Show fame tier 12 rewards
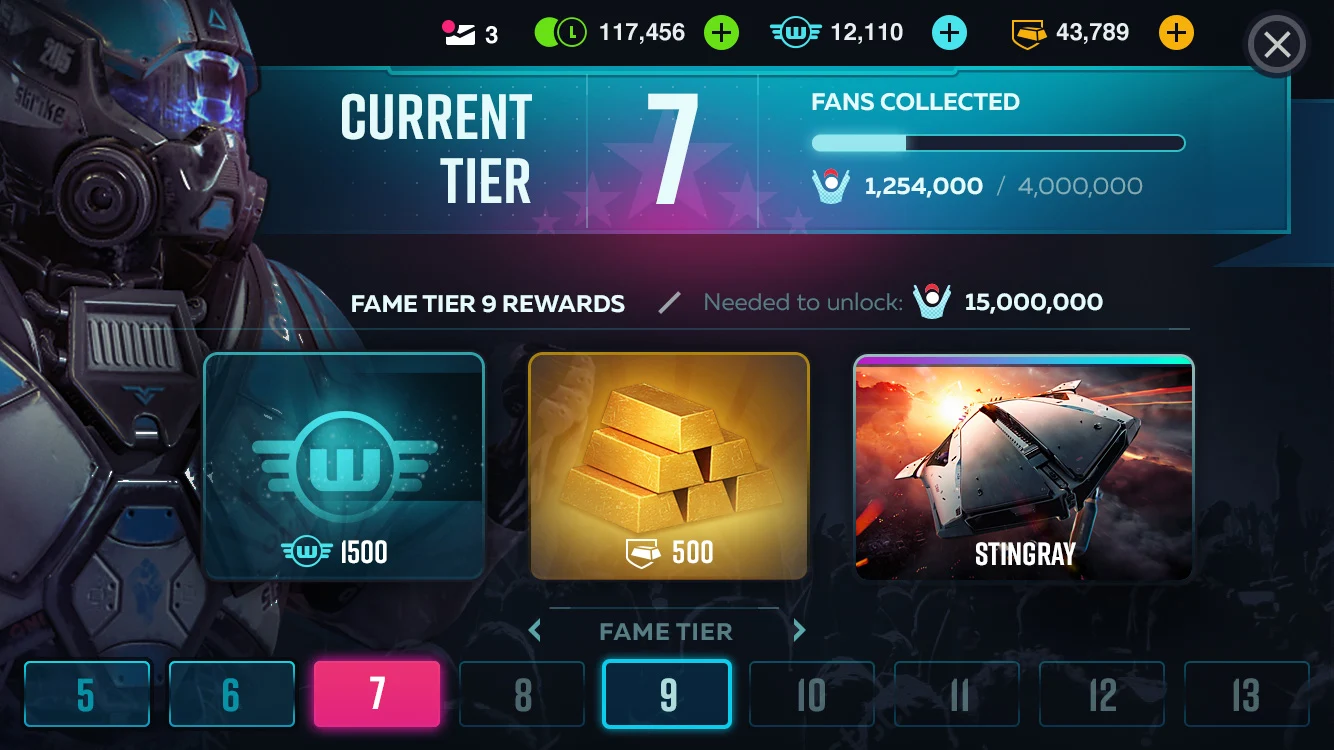1334x750 pixels. [x=1102, y=694]
